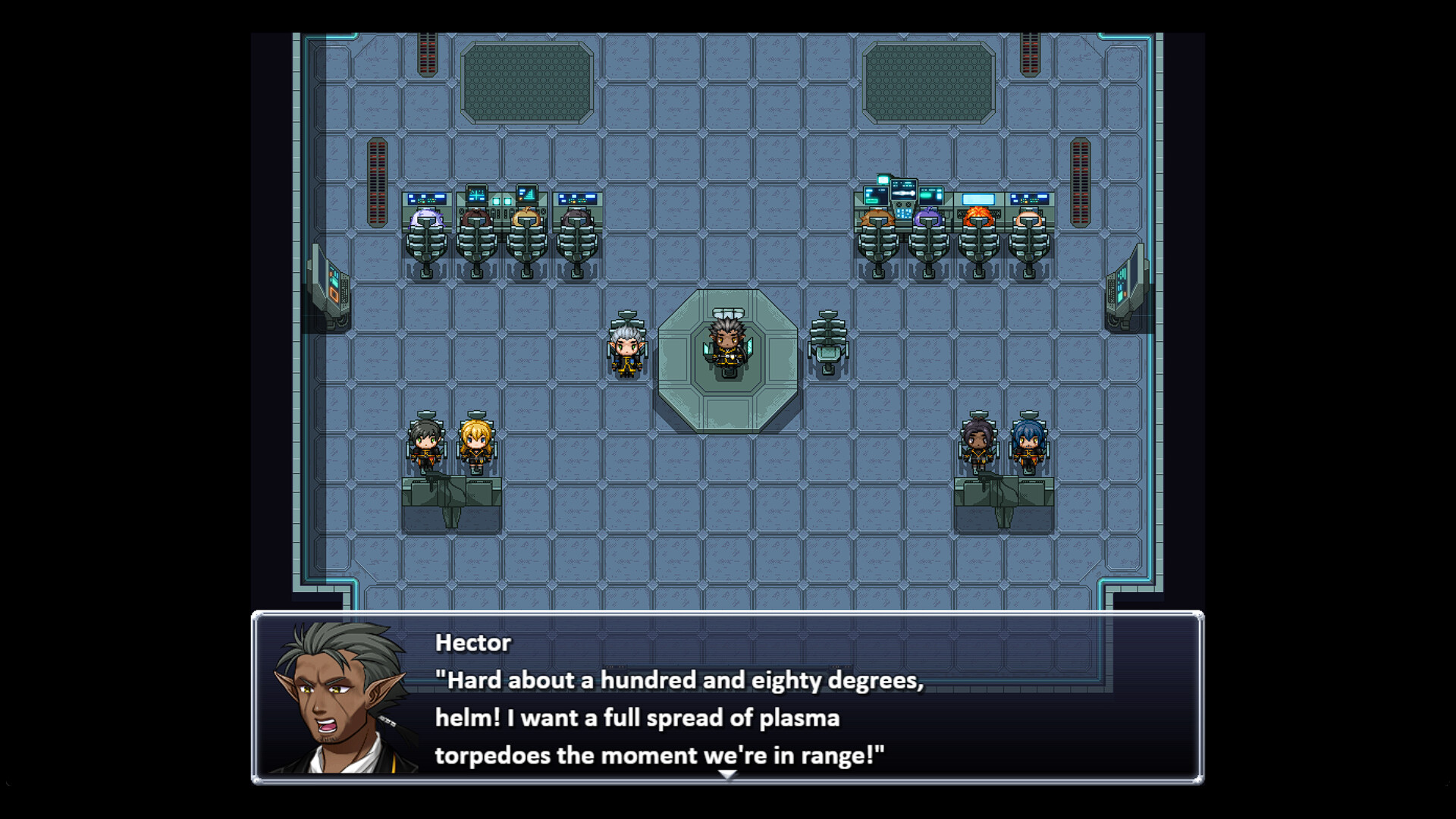The image size is (1456, 819).
Task: Select the Hector name label in the dialogue
Action: [472, 642]
